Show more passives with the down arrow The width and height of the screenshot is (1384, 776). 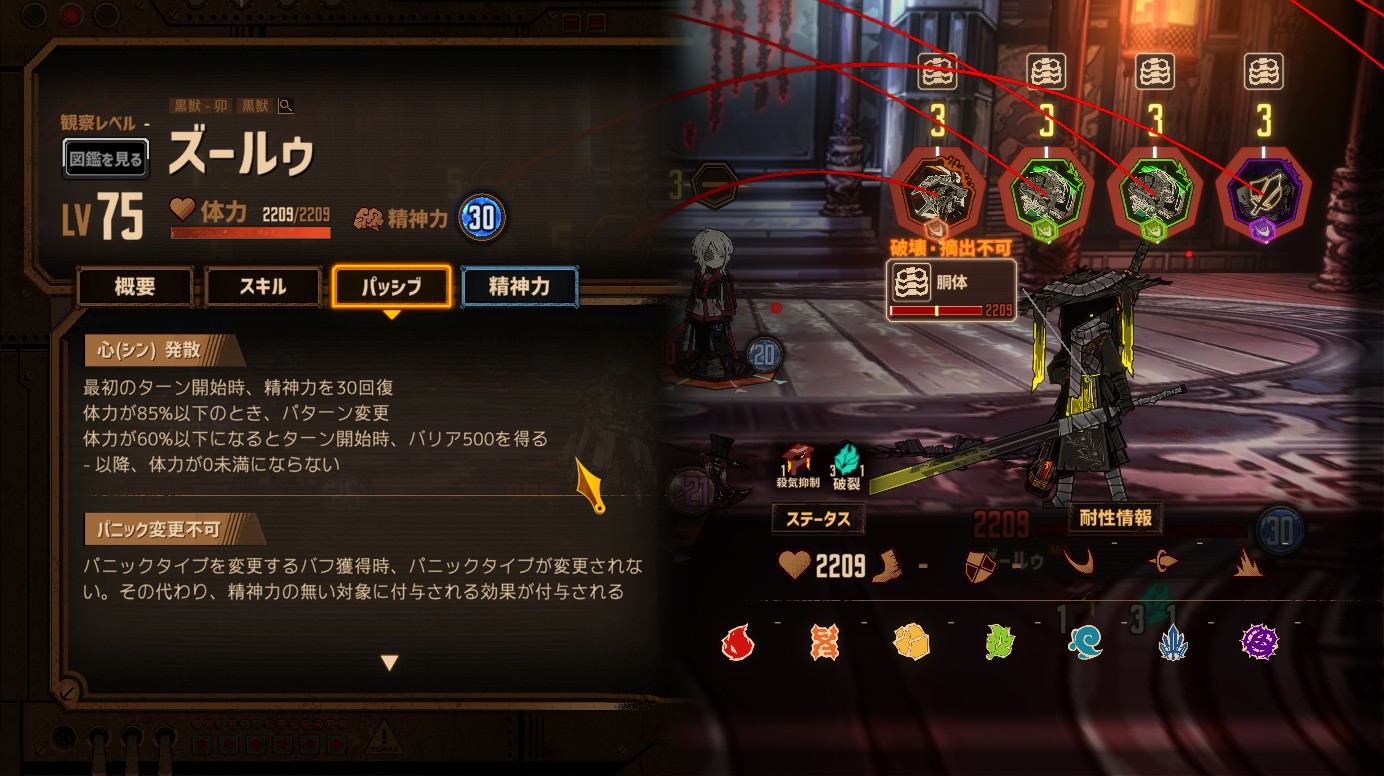390,662
